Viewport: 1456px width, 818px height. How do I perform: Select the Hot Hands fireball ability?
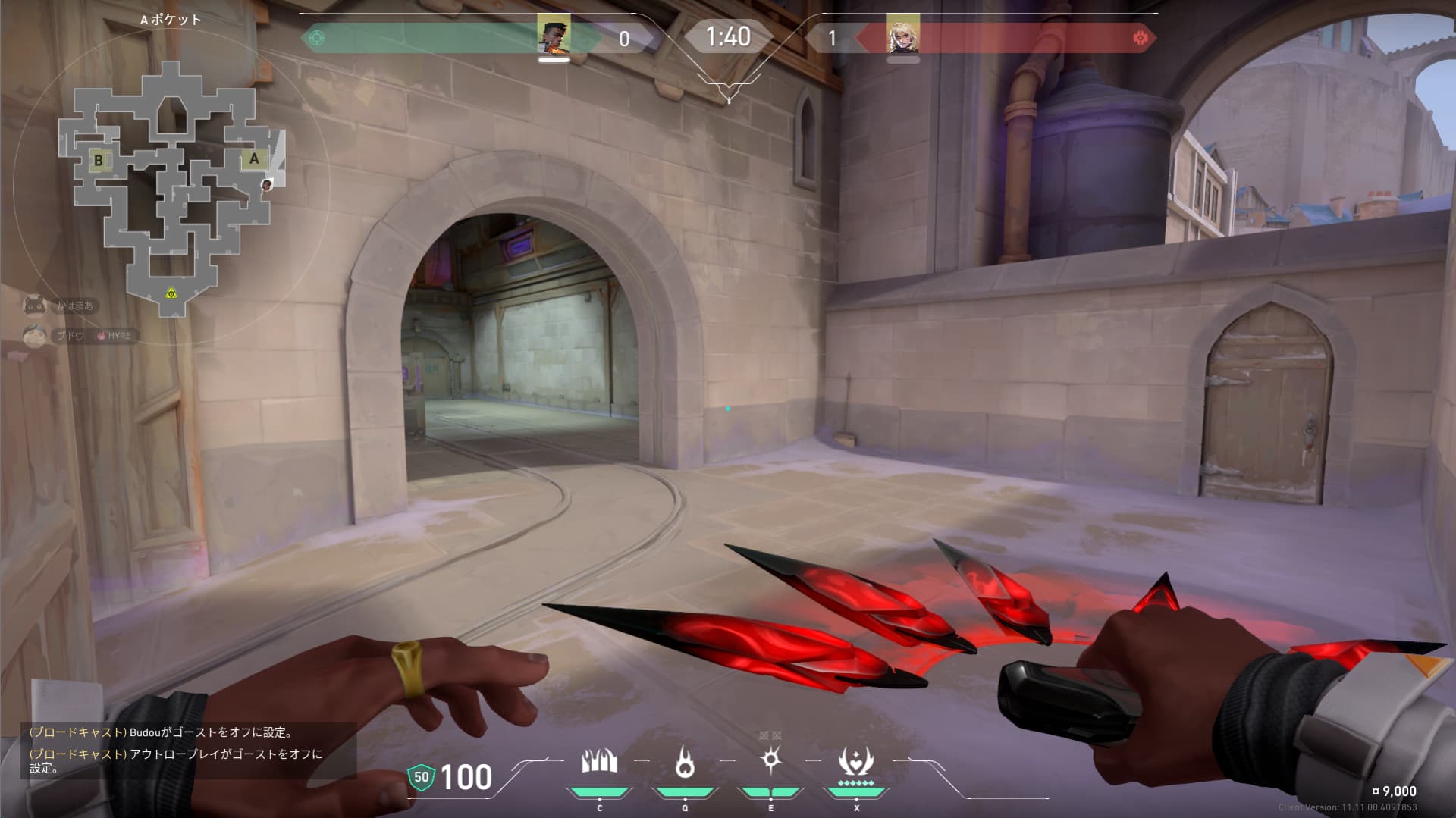685,763
